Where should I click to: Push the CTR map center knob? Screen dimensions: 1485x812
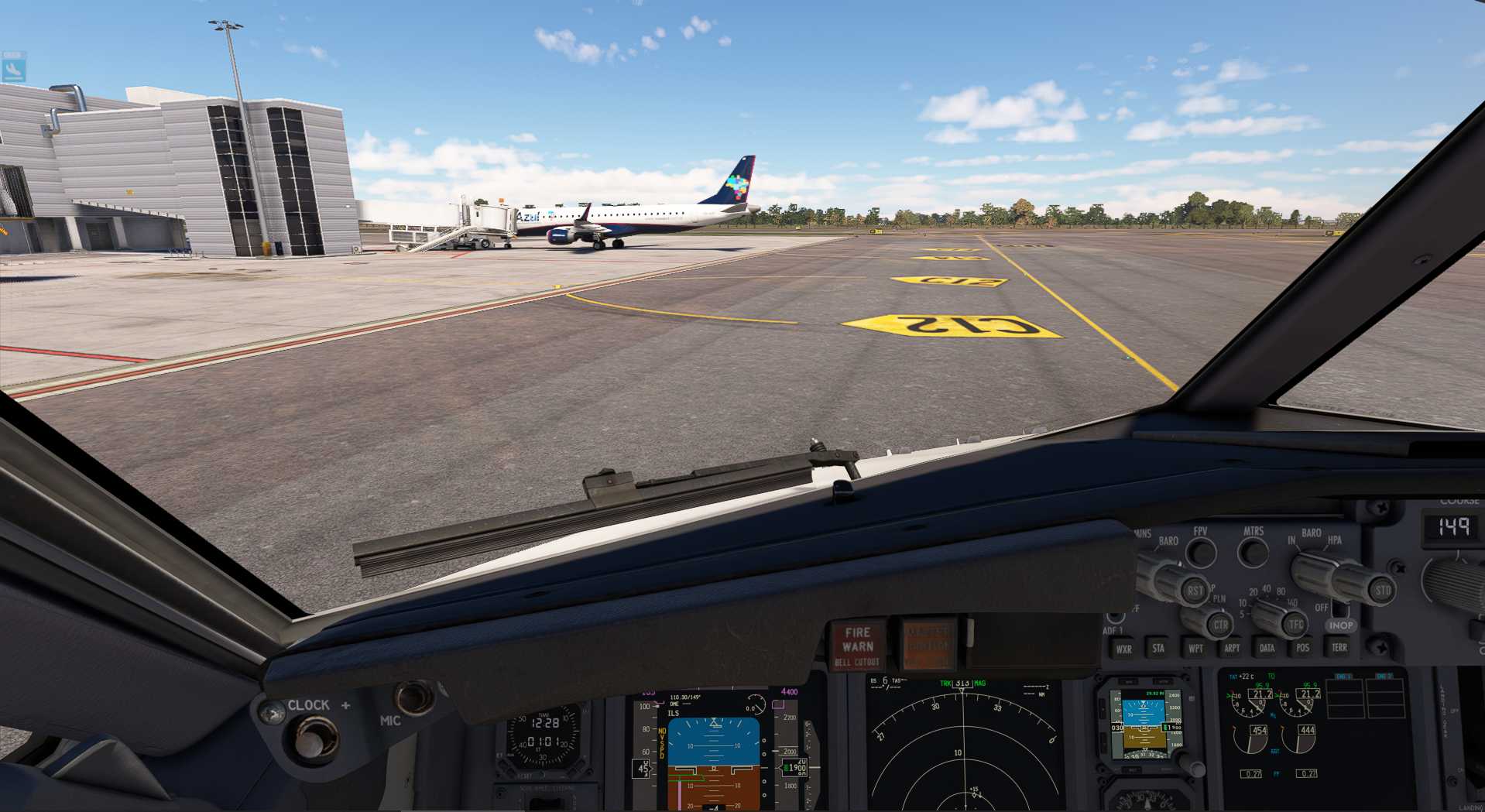[x=1220, y=625]
